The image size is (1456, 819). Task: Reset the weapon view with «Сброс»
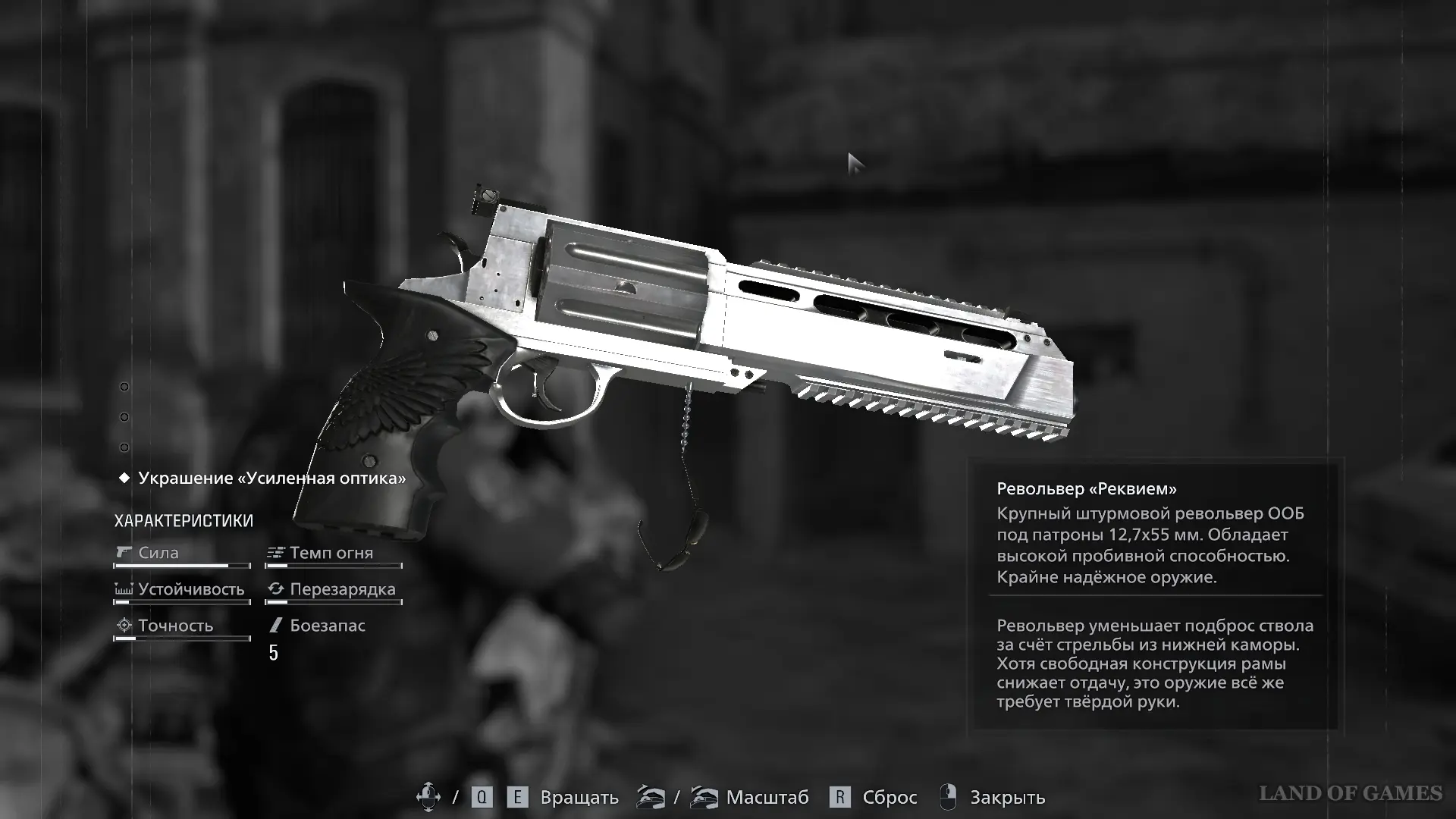pos(889,798)
